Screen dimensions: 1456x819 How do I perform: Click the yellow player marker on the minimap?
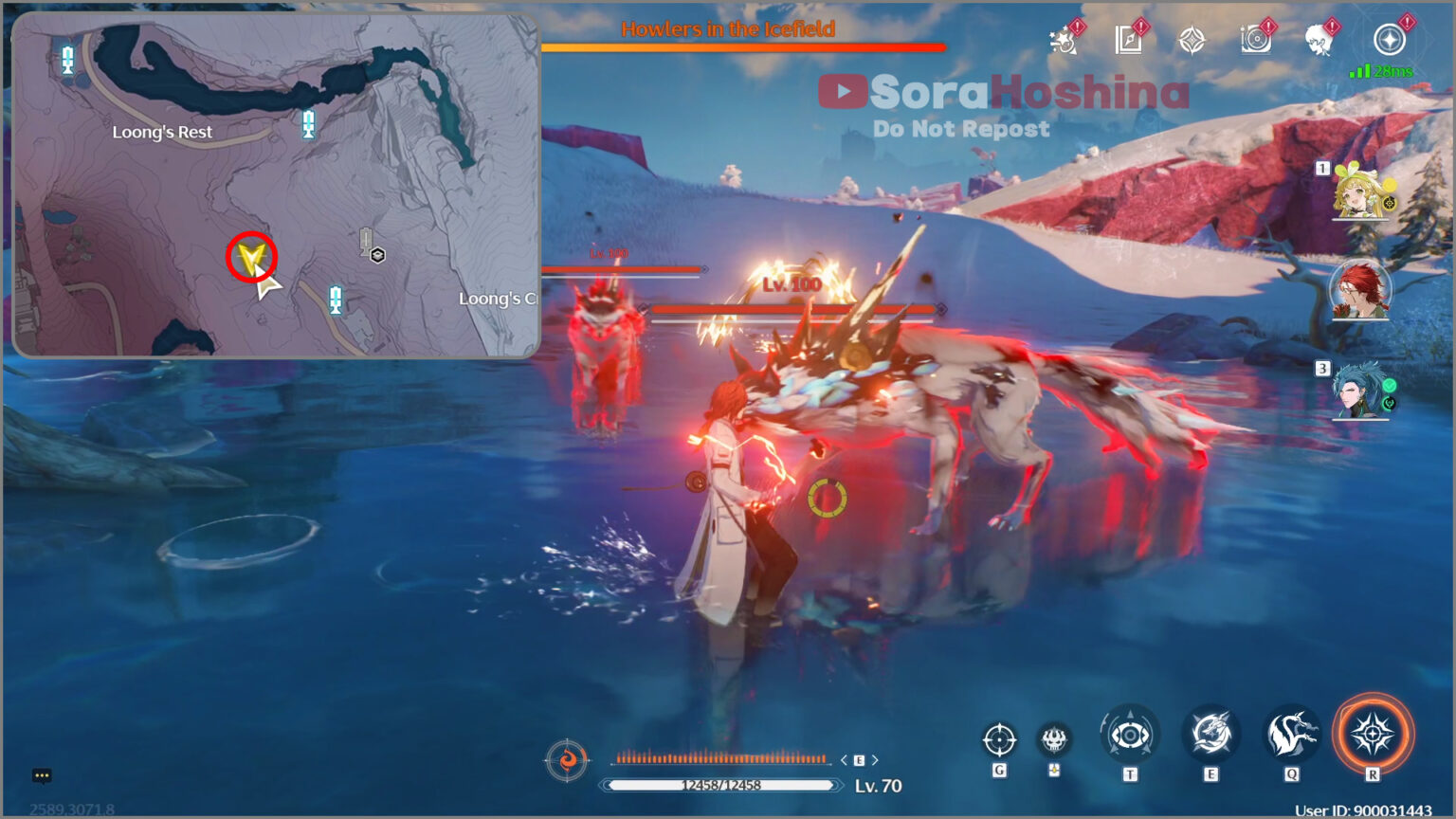click(250, 255)
